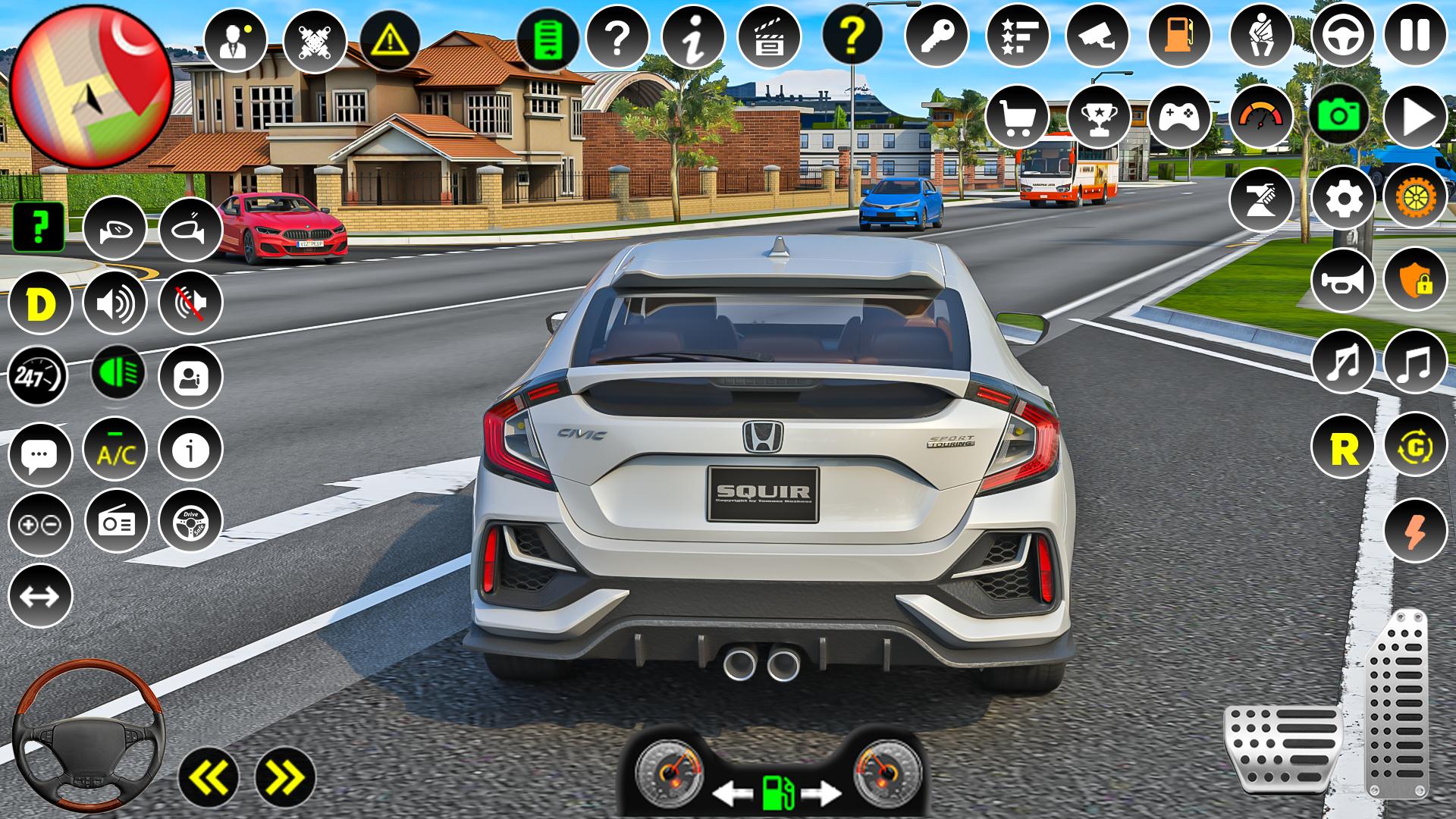Pause the game
Image resolution: width=1456 pixels, height=819 pixels.
point(1415,35)
